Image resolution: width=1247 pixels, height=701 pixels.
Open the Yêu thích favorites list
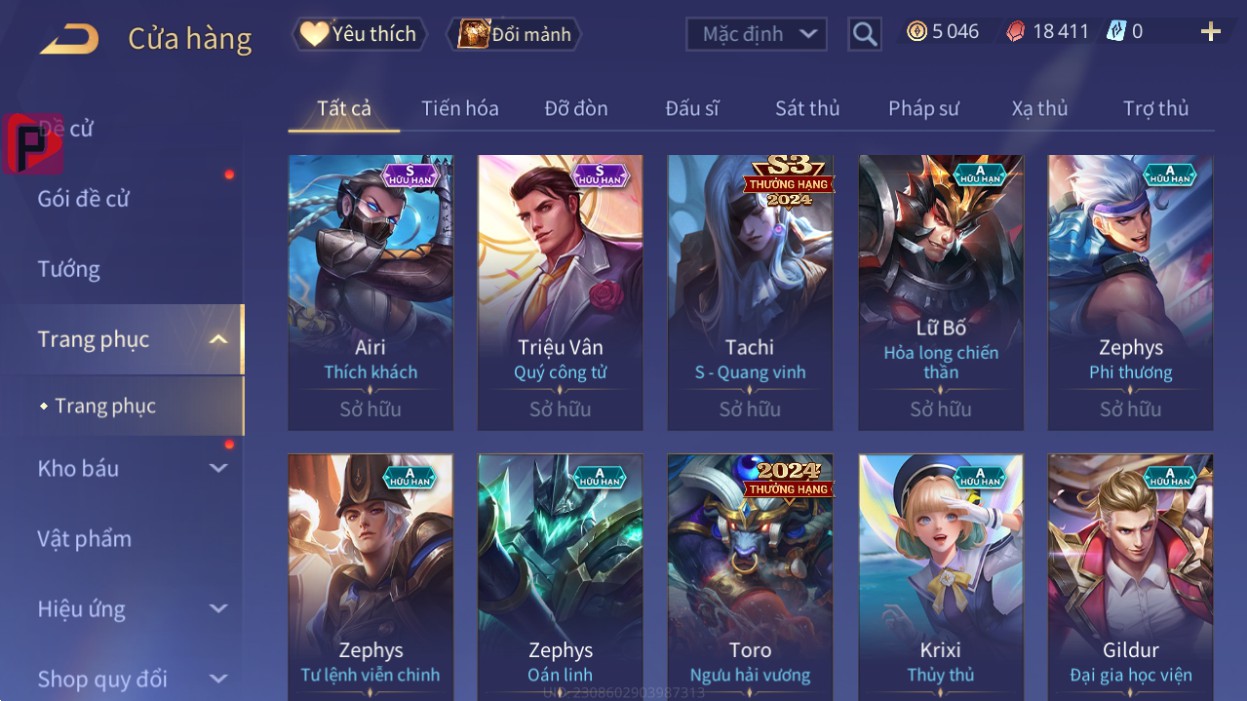pyautogui.click(x=360, y=34)
